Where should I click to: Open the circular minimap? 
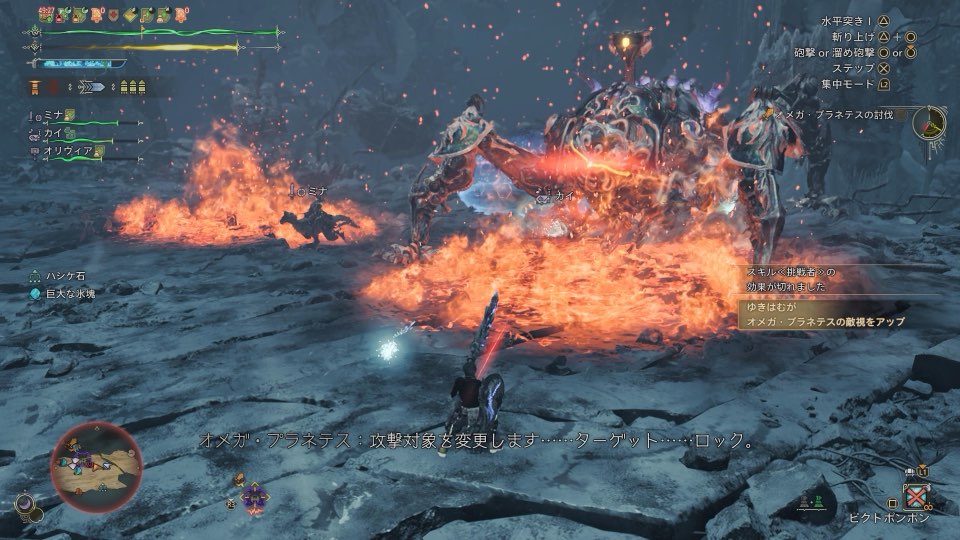[x=96, y=466]
